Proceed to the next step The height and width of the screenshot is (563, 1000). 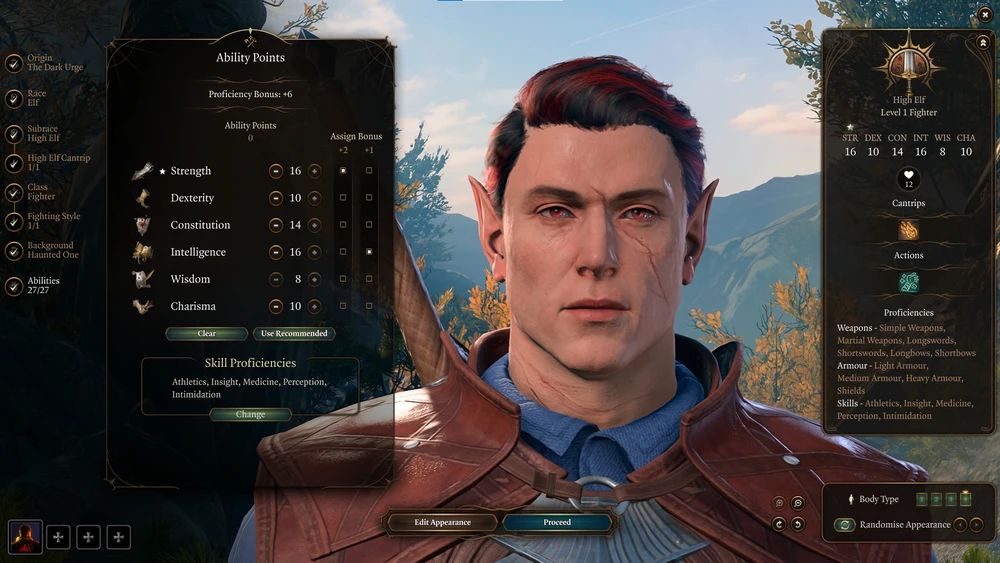point(557,522)
